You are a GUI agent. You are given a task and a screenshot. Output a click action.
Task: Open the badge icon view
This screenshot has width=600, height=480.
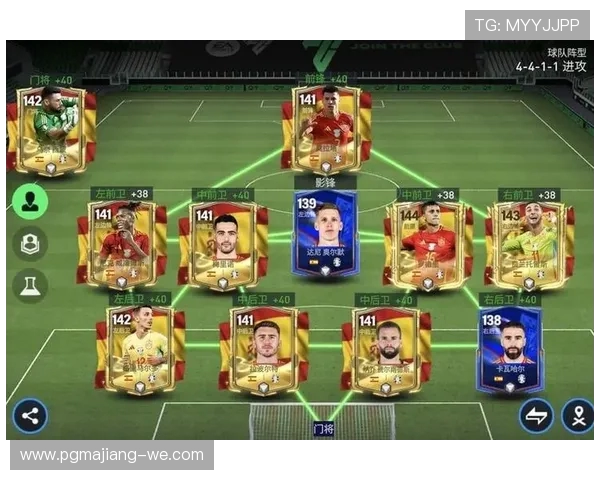tap(31, 243)
